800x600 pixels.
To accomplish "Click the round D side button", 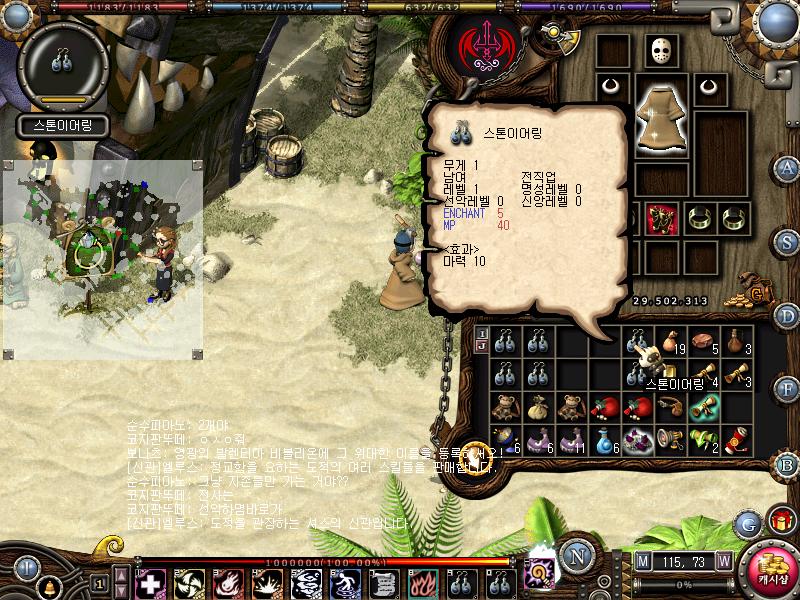I will click(788, 317).
